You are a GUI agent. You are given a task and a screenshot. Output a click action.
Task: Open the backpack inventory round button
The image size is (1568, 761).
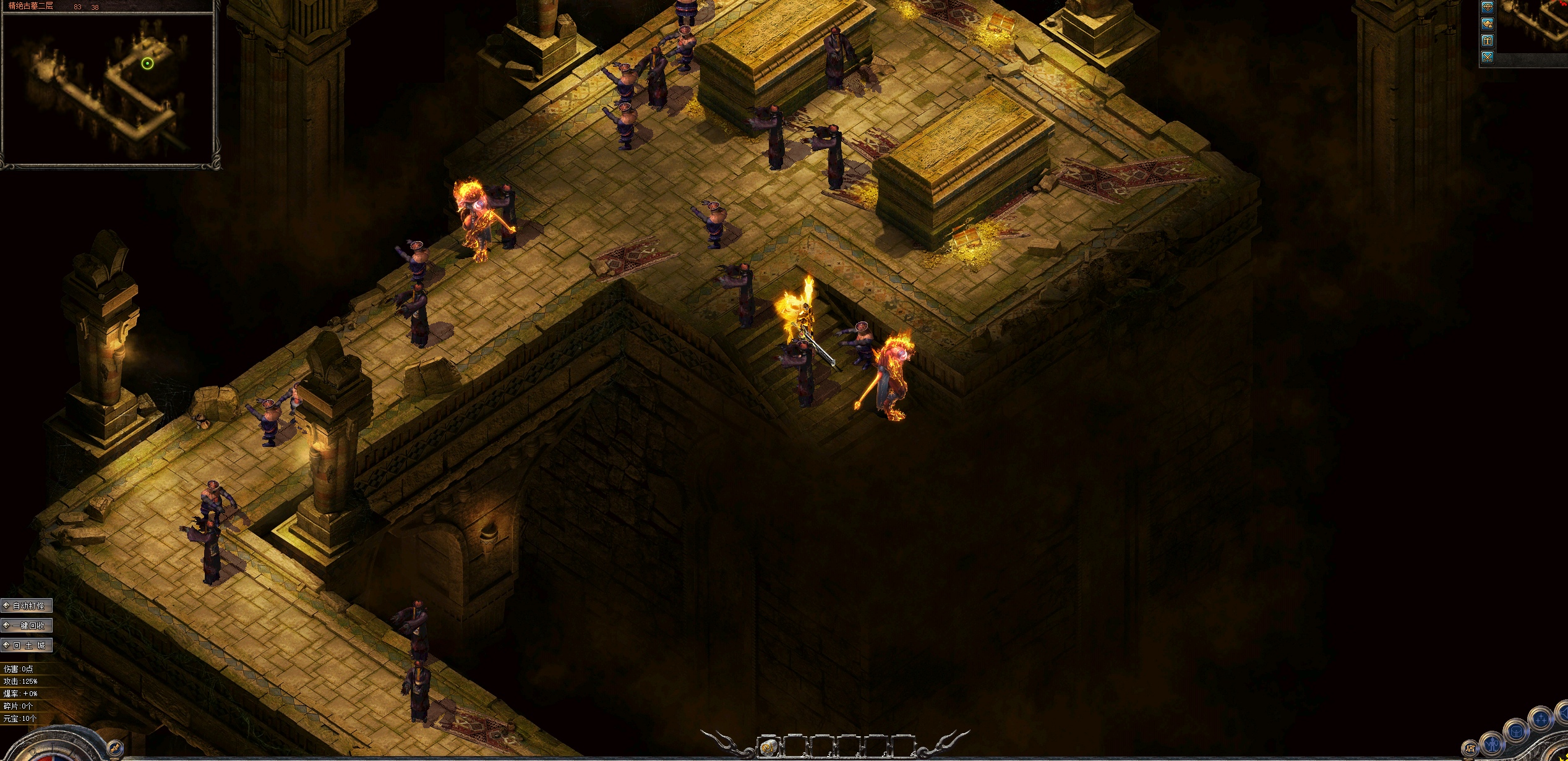pos(1516,732)
